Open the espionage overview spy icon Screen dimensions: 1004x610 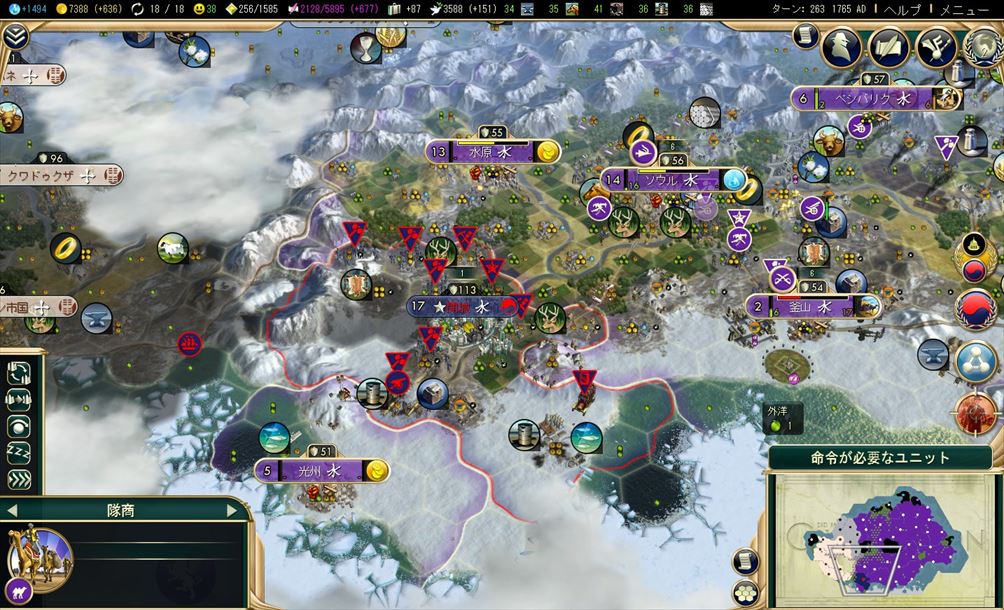click(840, 46)
